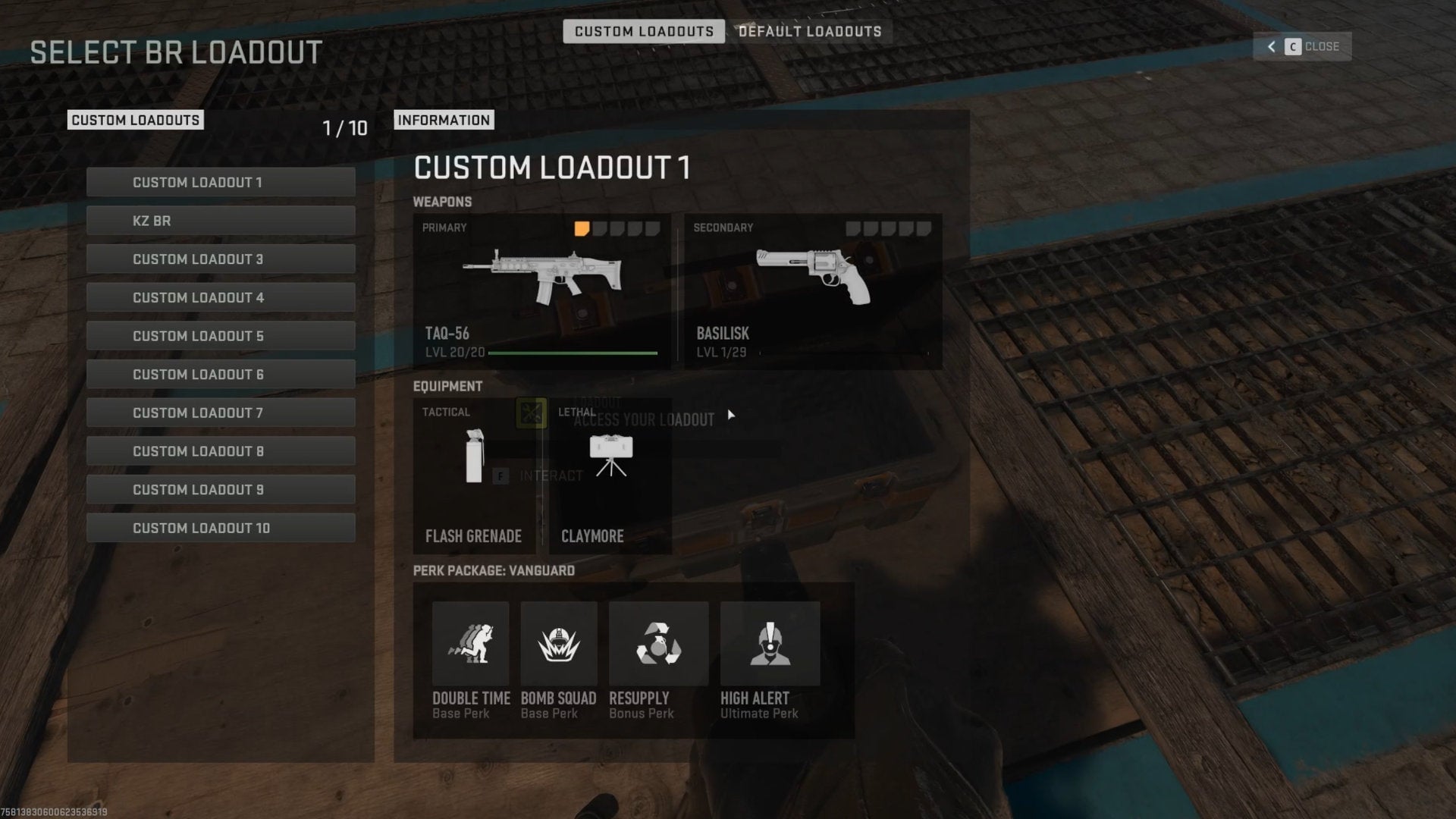Expand the KZ BR loadout entry
Screen dimensions: 1456x819
tap(221, 221)
